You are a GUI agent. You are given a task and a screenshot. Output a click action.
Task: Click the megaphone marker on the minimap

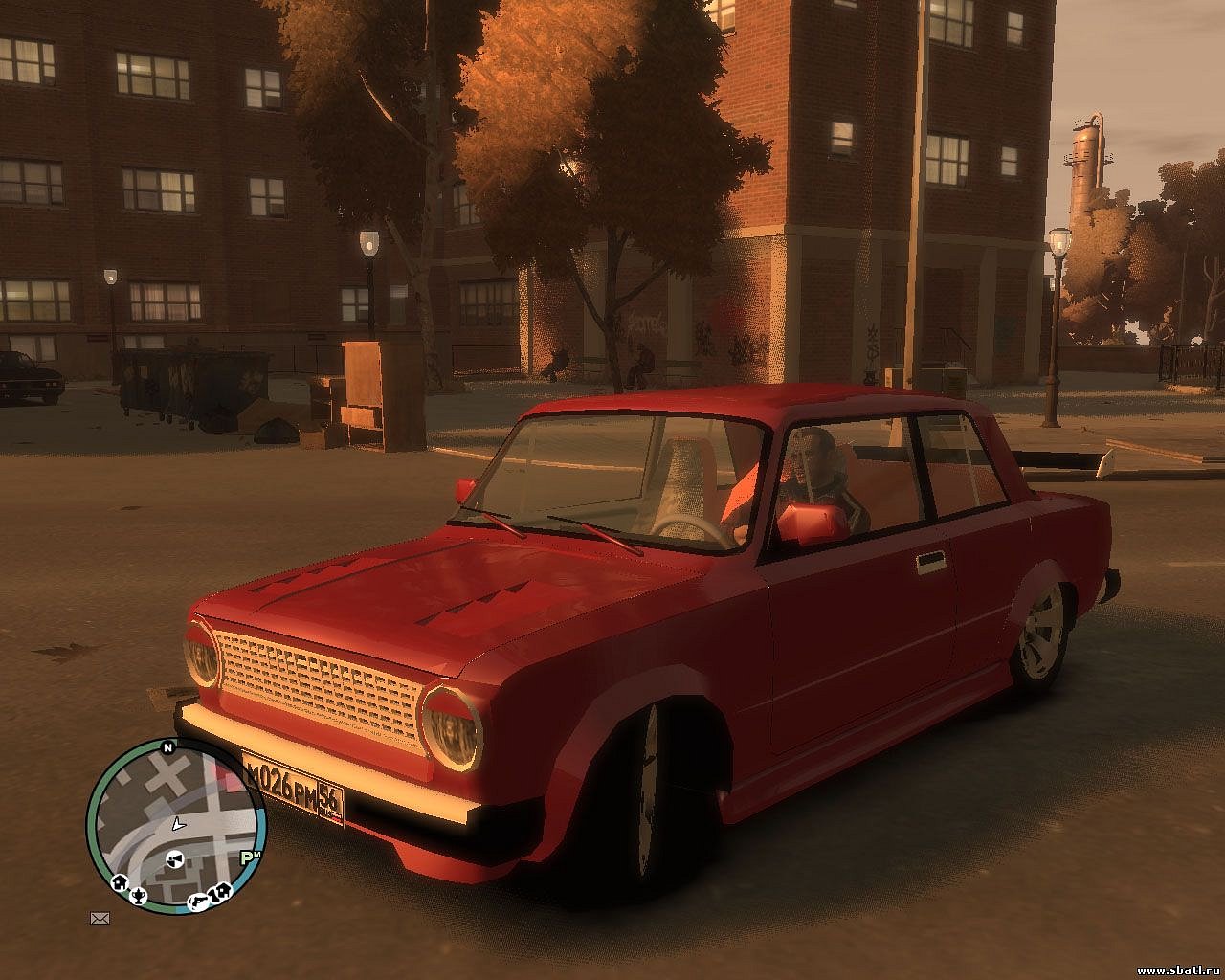(x=175, y=858)
